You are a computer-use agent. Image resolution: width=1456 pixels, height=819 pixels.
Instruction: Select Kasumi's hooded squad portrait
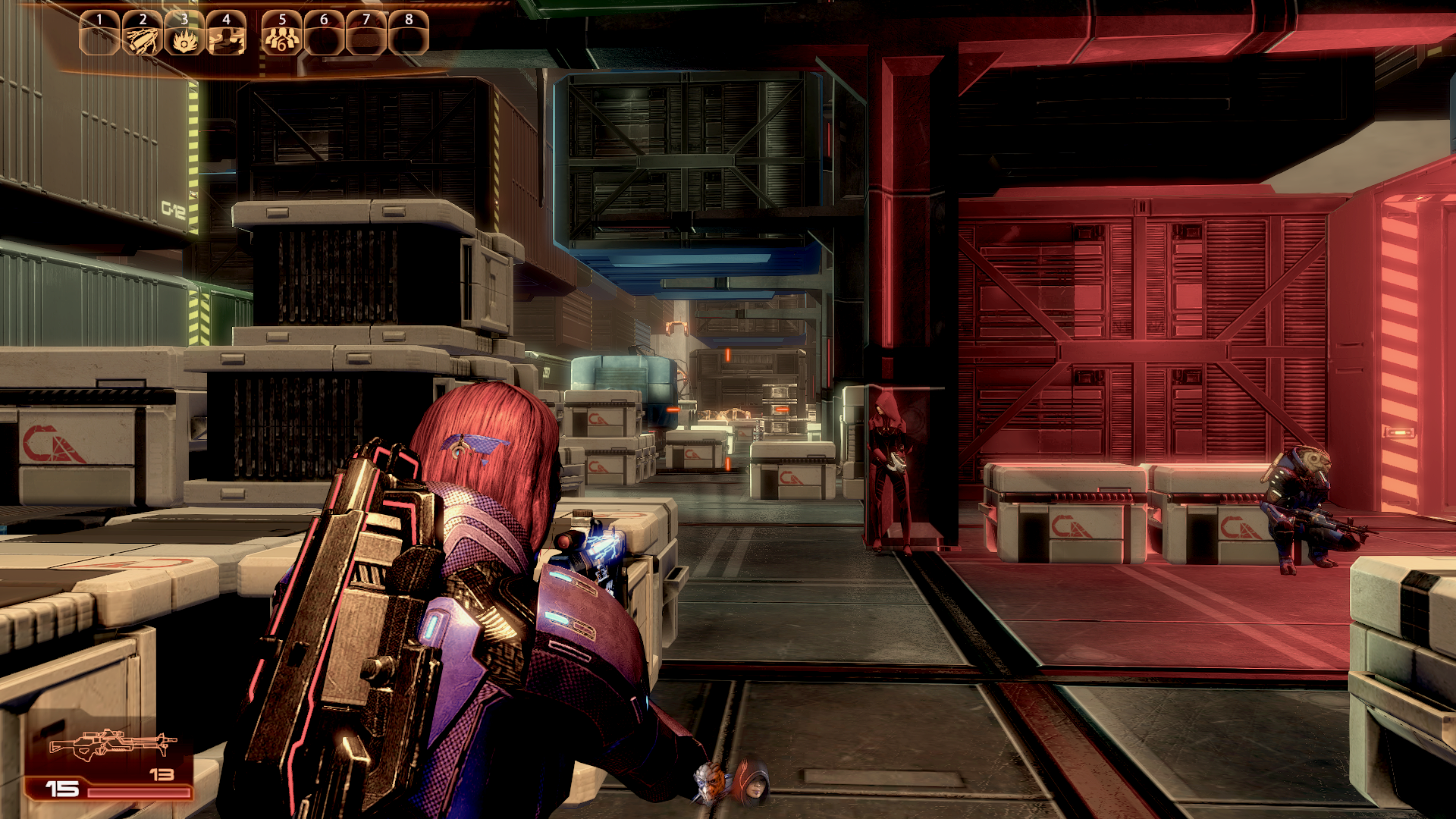click(752, 783)
